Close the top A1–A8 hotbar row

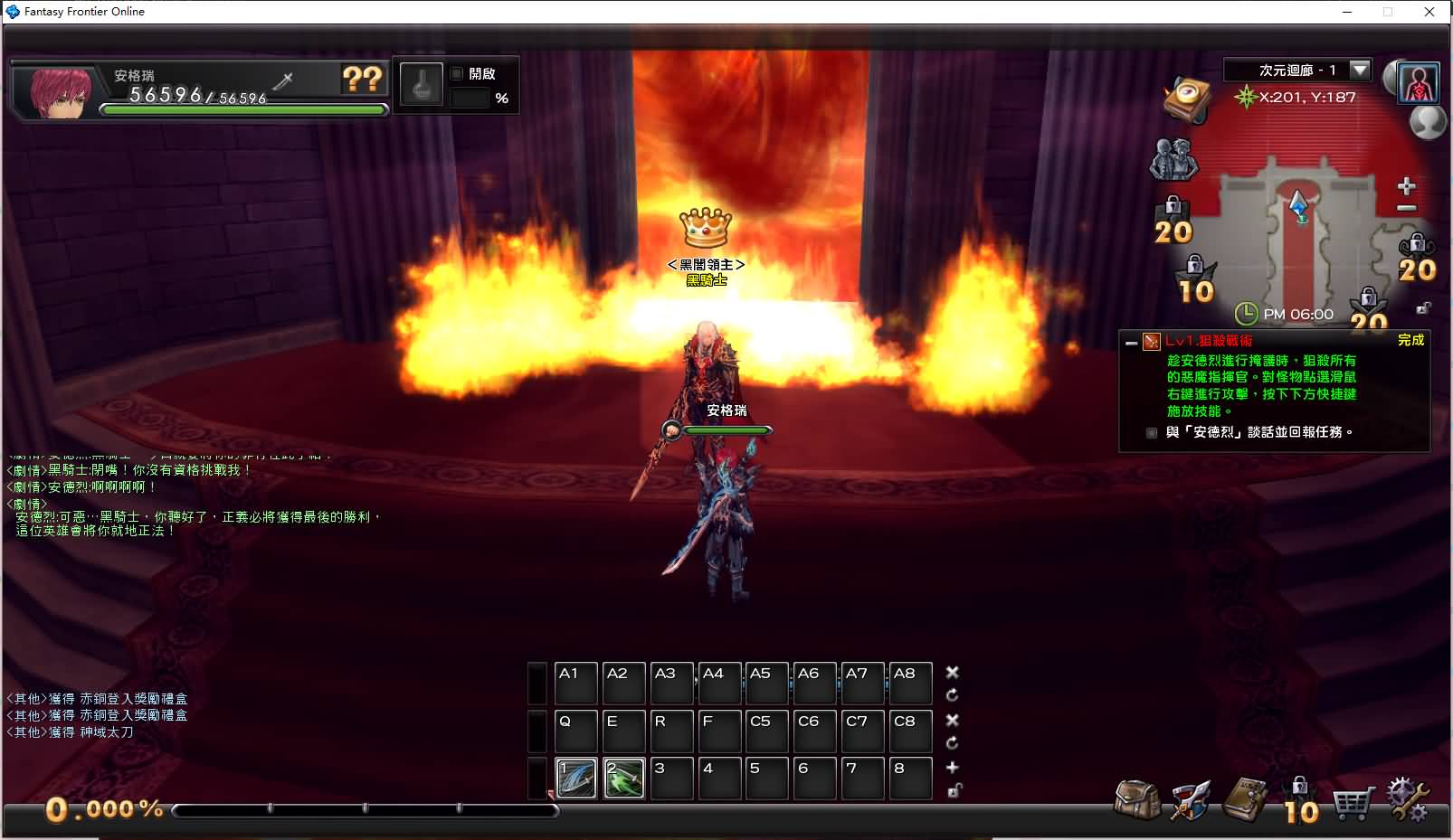tap(952, 673)
